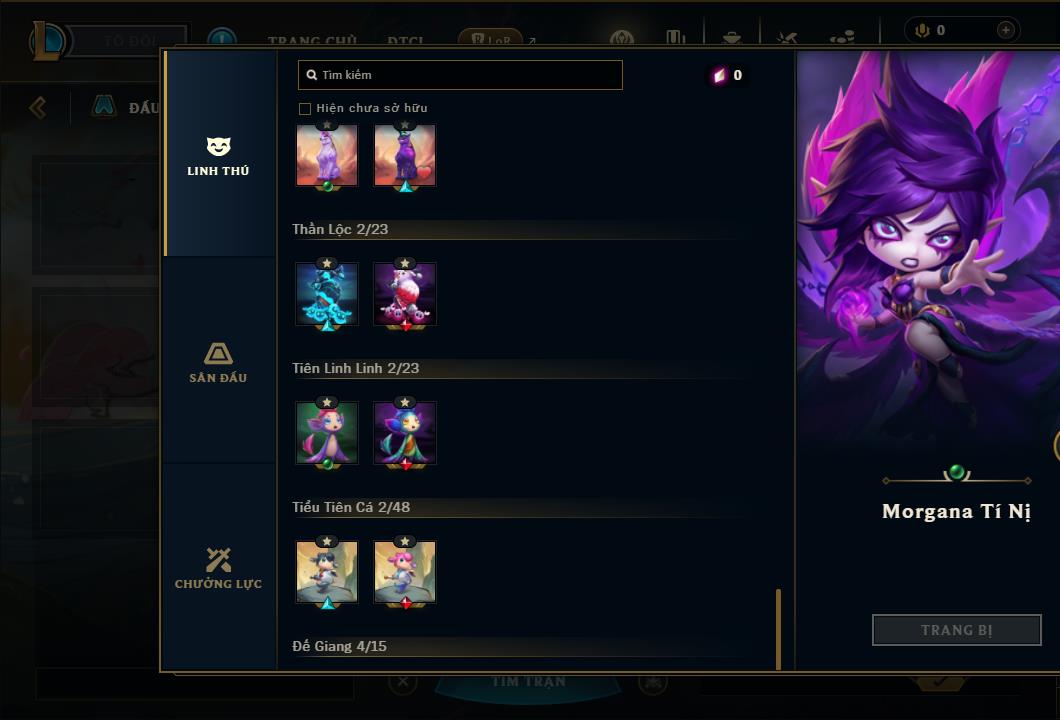Pick the pink-haired Tiểu Tiên Cá legend
The image size is (1060, 720).
[405, 572]
